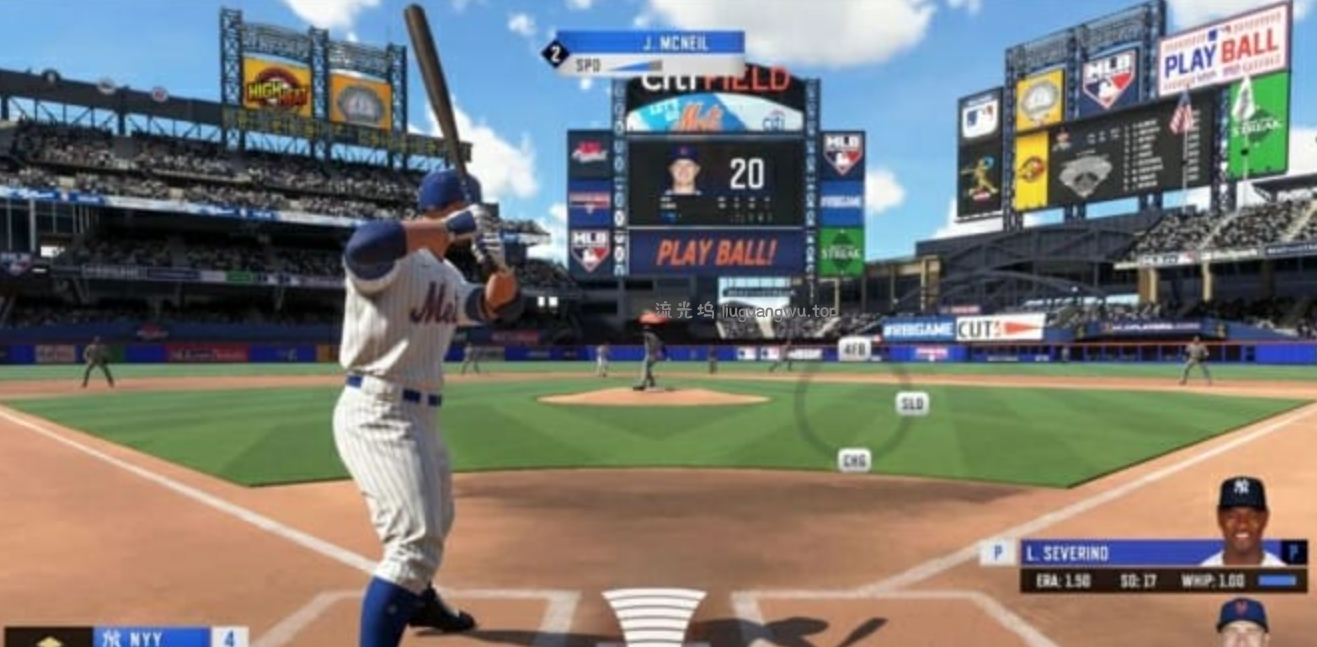Select the 4FB fastball pitch marker
1317x647 pixels.
tap(854, 348)
